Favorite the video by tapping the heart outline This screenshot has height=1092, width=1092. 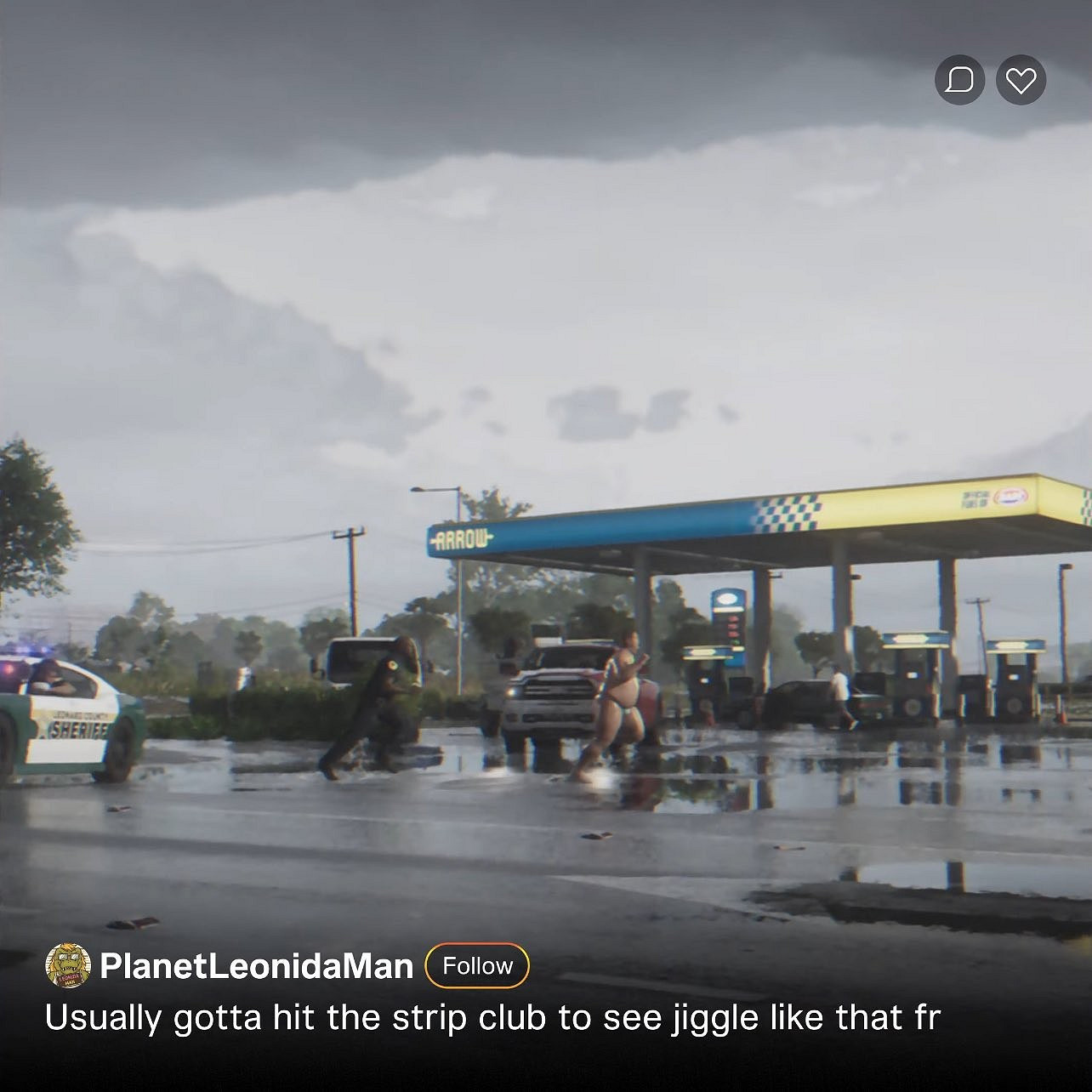pos(1022,81)
